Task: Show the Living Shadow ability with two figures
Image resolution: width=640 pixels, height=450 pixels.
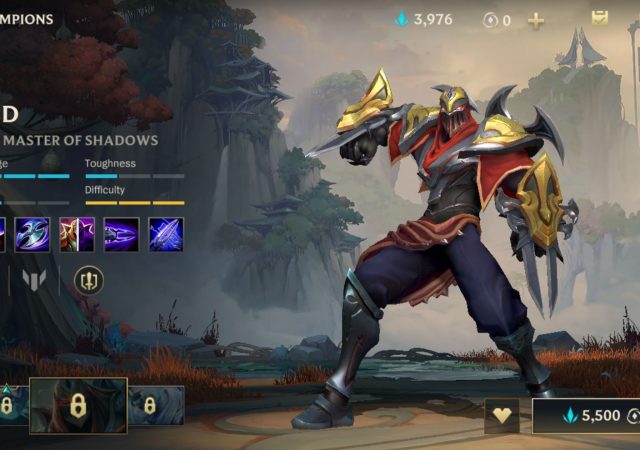Action: point(77,234)
